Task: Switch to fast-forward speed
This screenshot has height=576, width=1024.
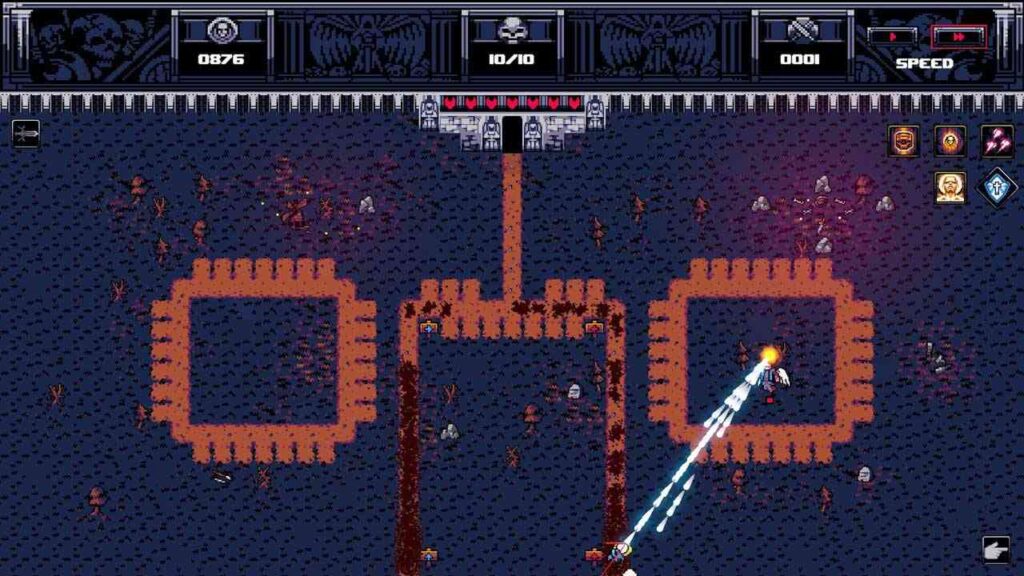Action: [x=958, y=37]
